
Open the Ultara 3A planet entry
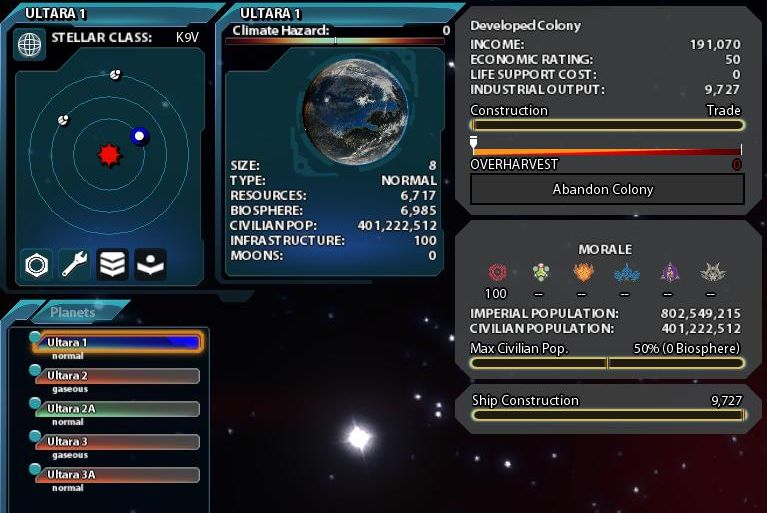[118, 475]
